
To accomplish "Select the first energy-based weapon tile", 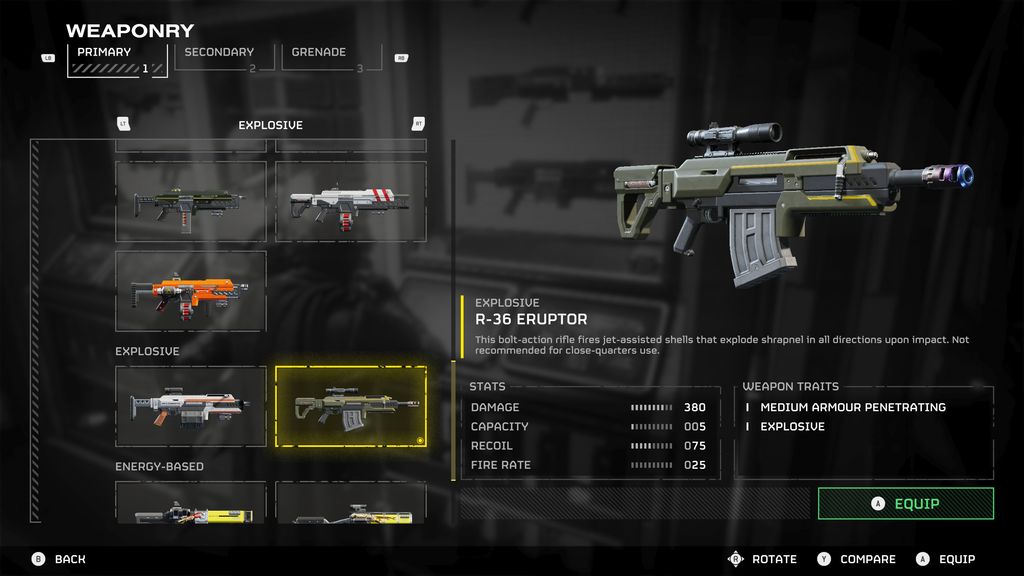I will 191,503.
